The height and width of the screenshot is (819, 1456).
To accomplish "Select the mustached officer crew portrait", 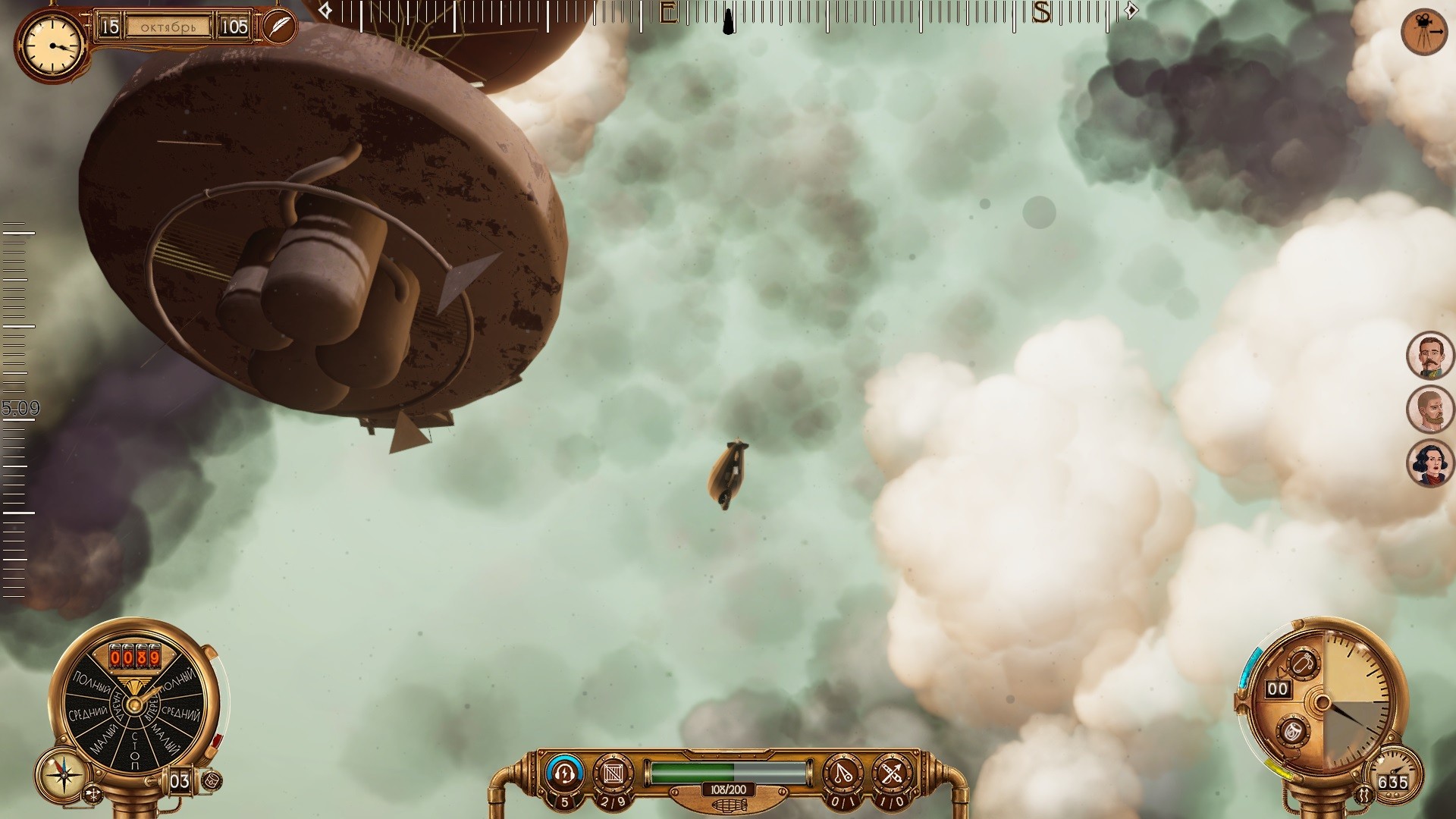I will coord(1429,355).
